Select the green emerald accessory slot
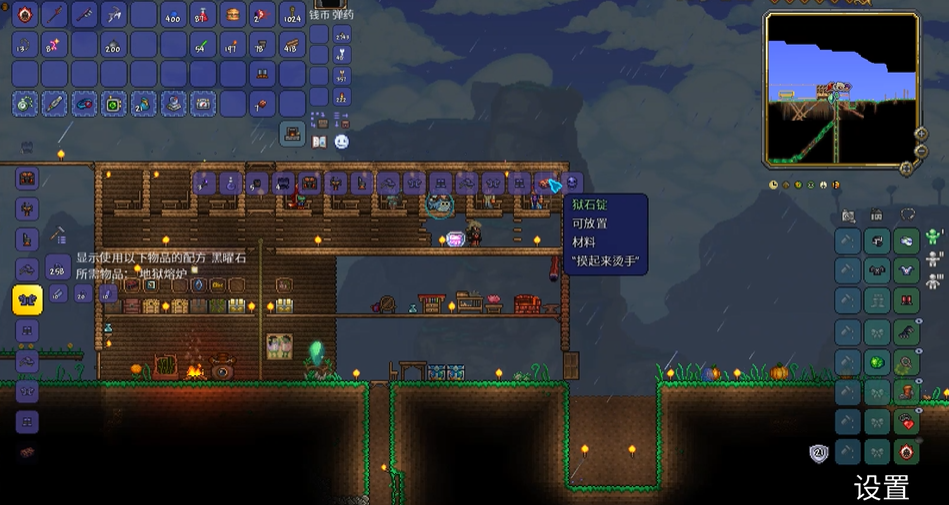The image size is (949, 505). pyautogui.click(x=878, y=361)
